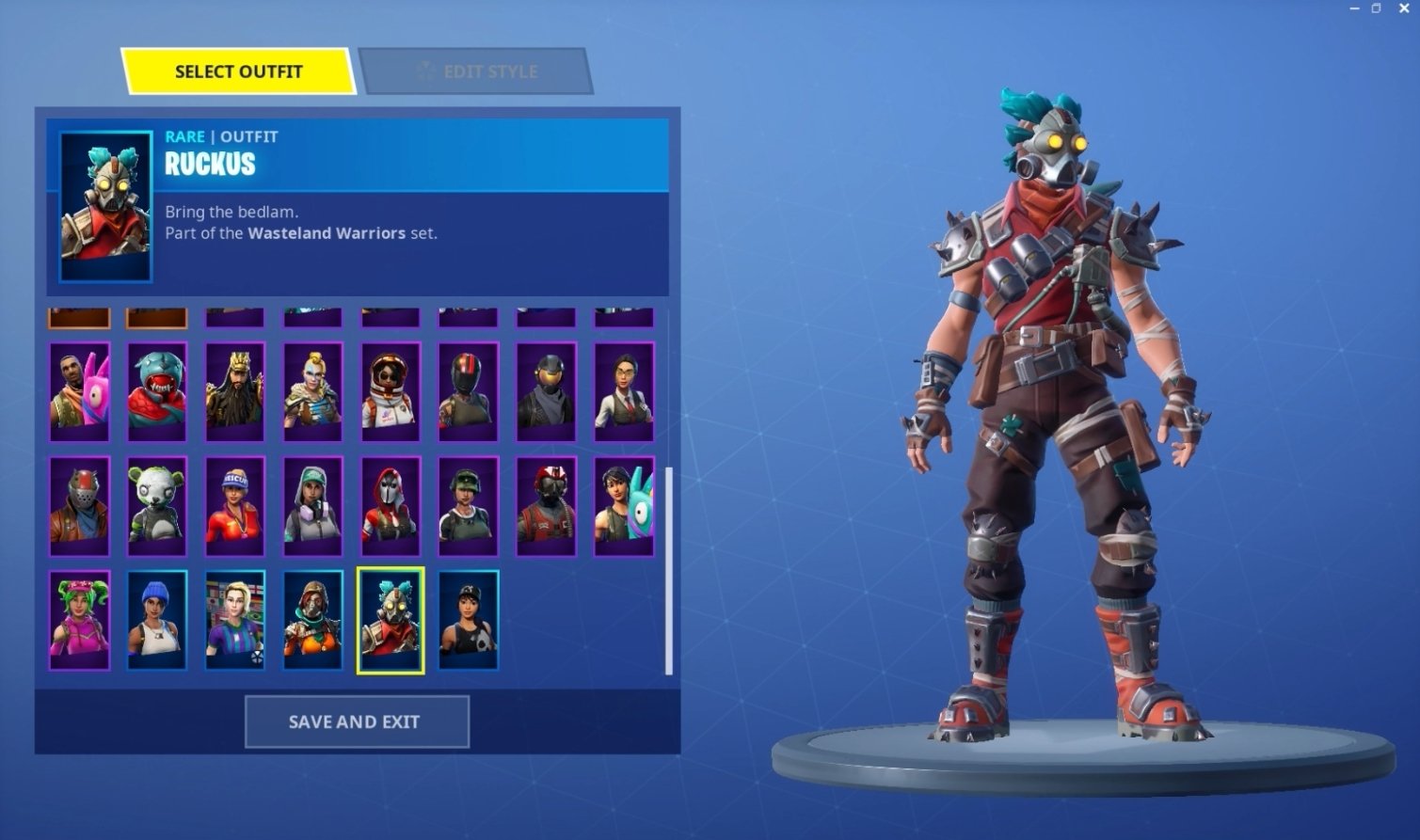1420x840 pixels.
Task: Choose the soccer-ball tank top outfit
Action: coord(468,620)
